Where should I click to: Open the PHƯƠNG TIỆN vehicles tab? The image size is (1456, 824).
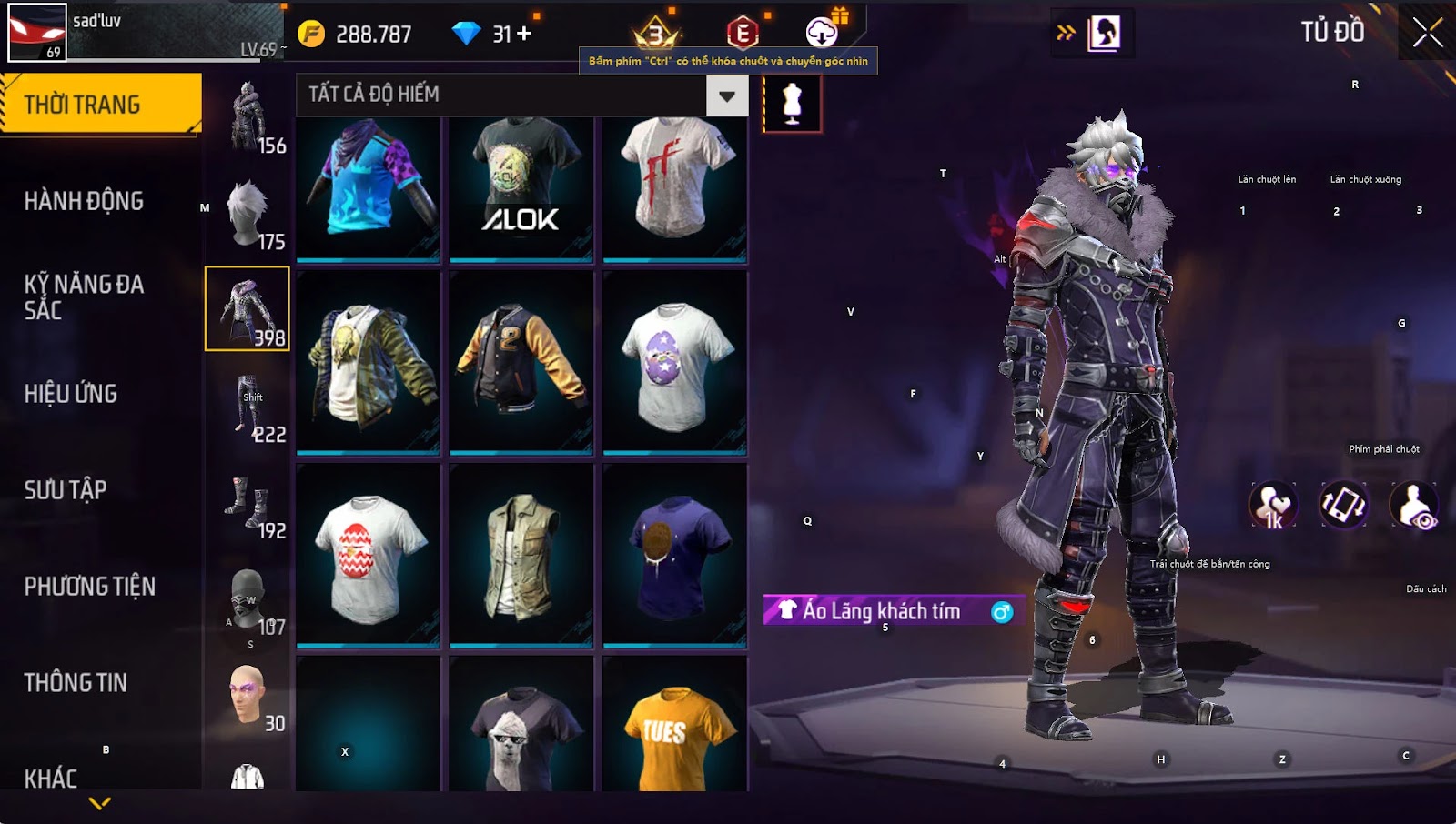(x=89, y=587)
